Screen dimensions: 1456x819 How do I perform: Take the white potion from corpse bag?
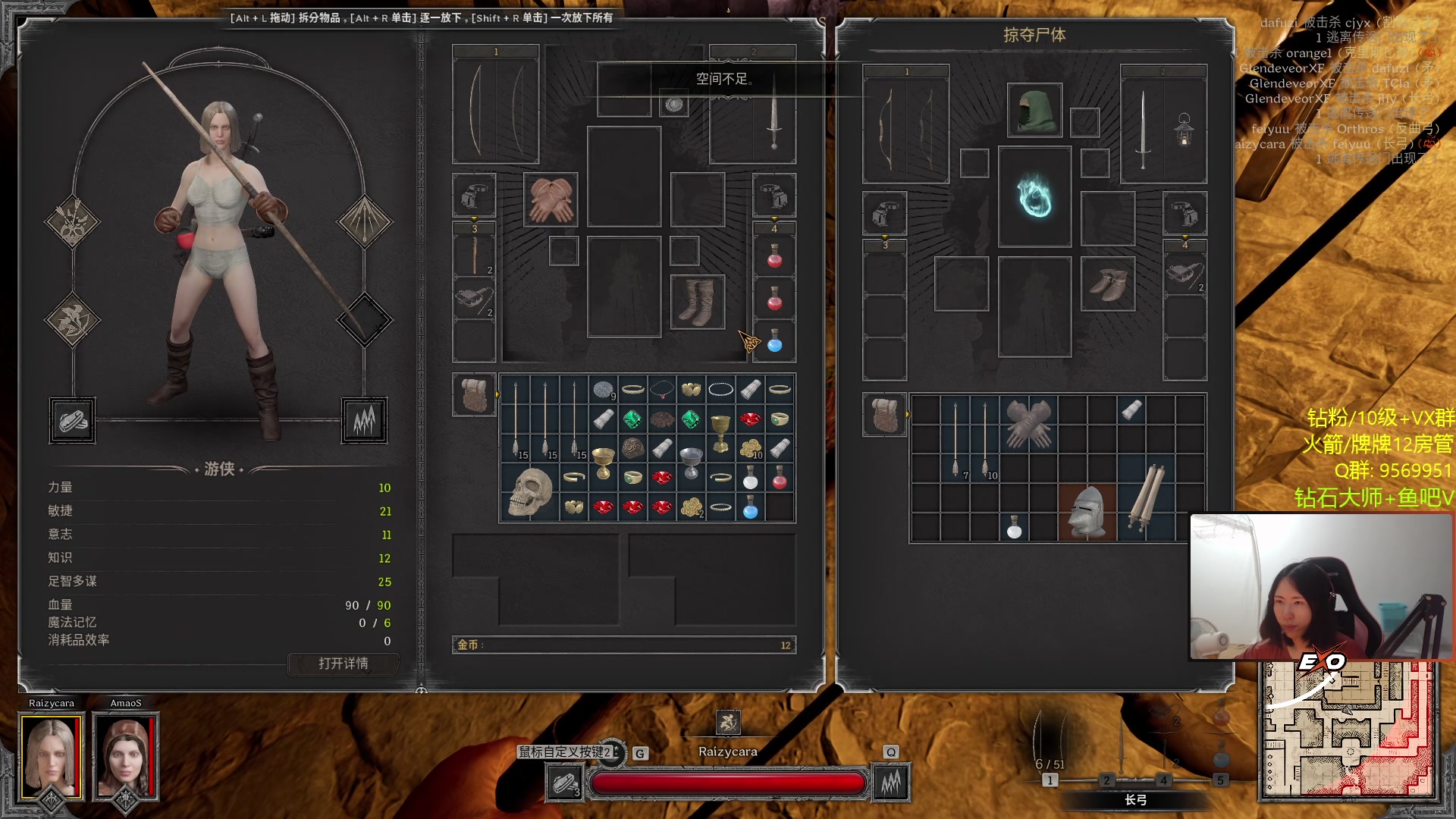point(1014,527)
